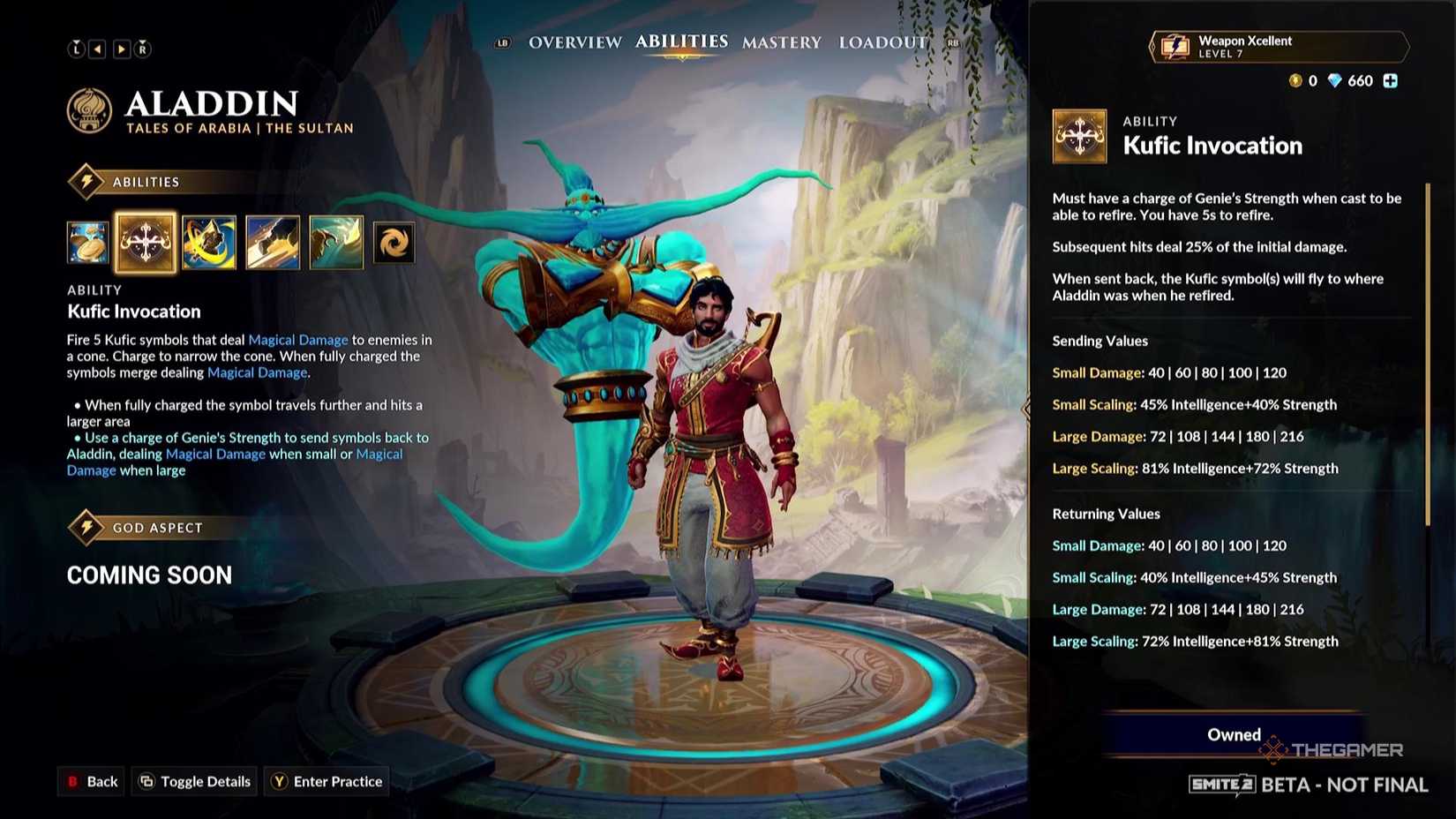Click Enter Practice
The height and width of the screenshot is (819, 1456).
pyautogui.click(x=326, y=781)
